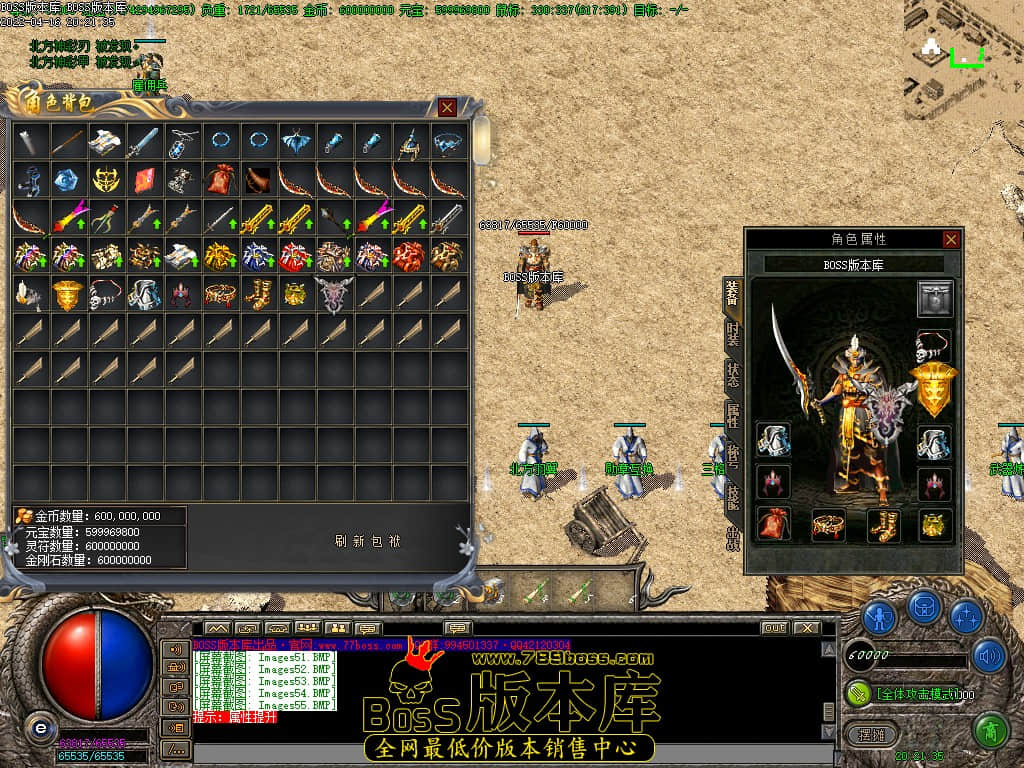This screenshot has height=768, width=1024.
Task: Pick the red gem item in backpack
Action: click(143, 180)
